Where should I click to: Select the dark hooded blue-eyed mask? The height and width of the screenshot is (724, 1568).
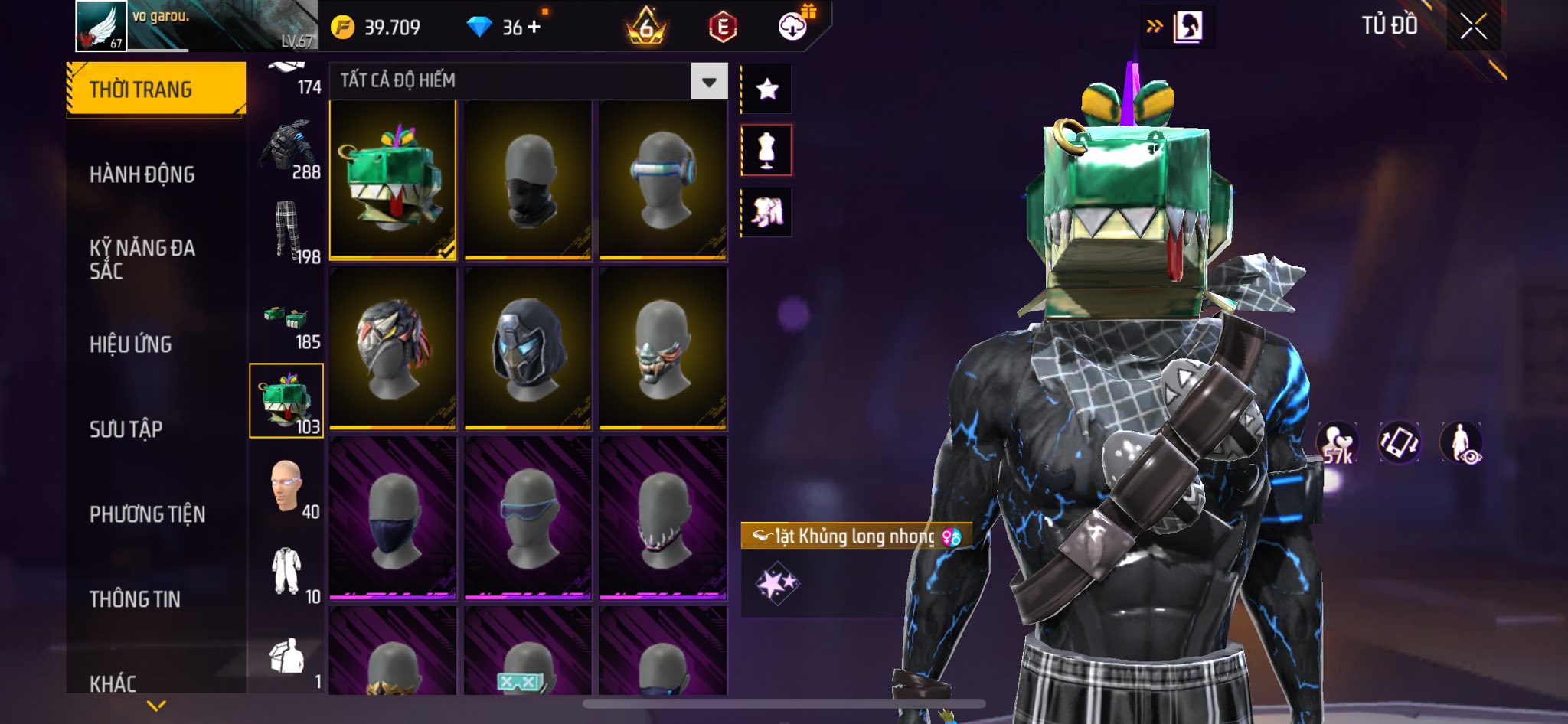[x=528, y=348]
